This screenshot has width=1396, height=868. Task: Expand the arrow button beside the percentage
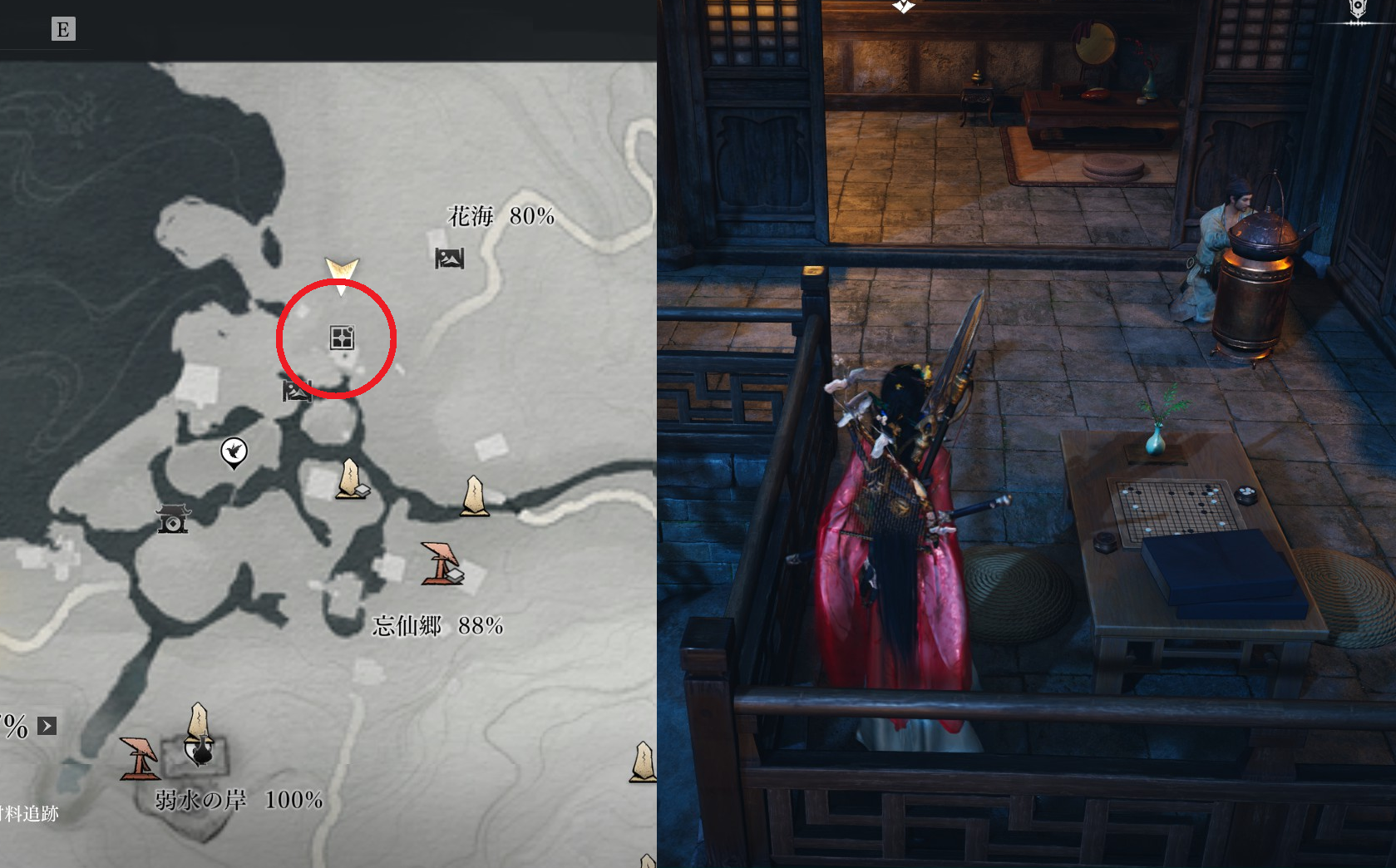click(x=47, y=726)
